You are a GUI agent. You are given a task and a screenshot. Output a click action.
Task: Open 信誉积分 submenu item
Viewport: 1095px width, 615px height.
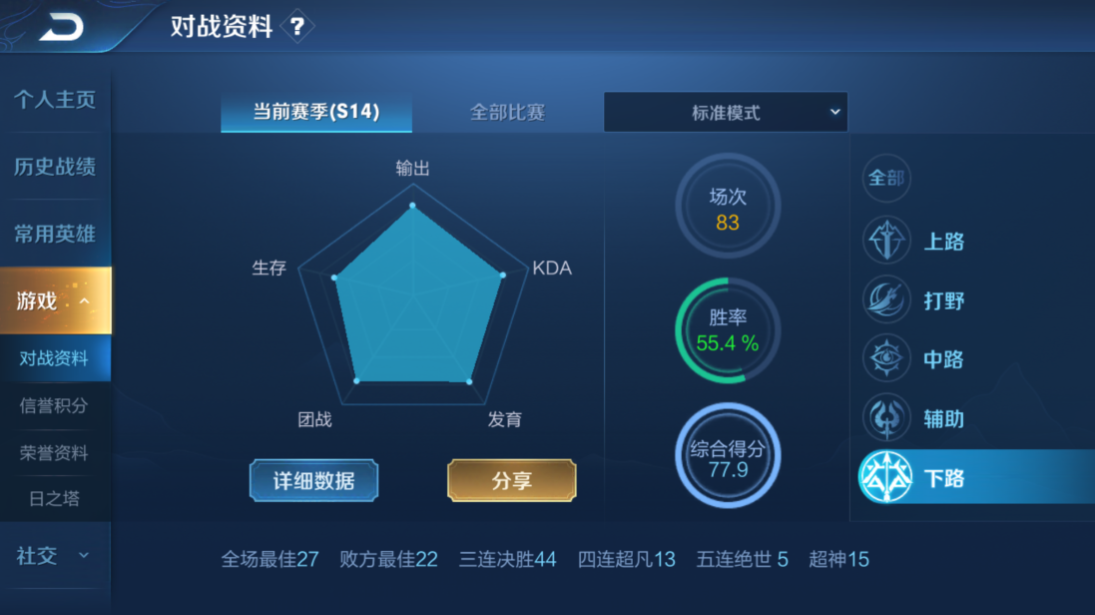(55, 406)
